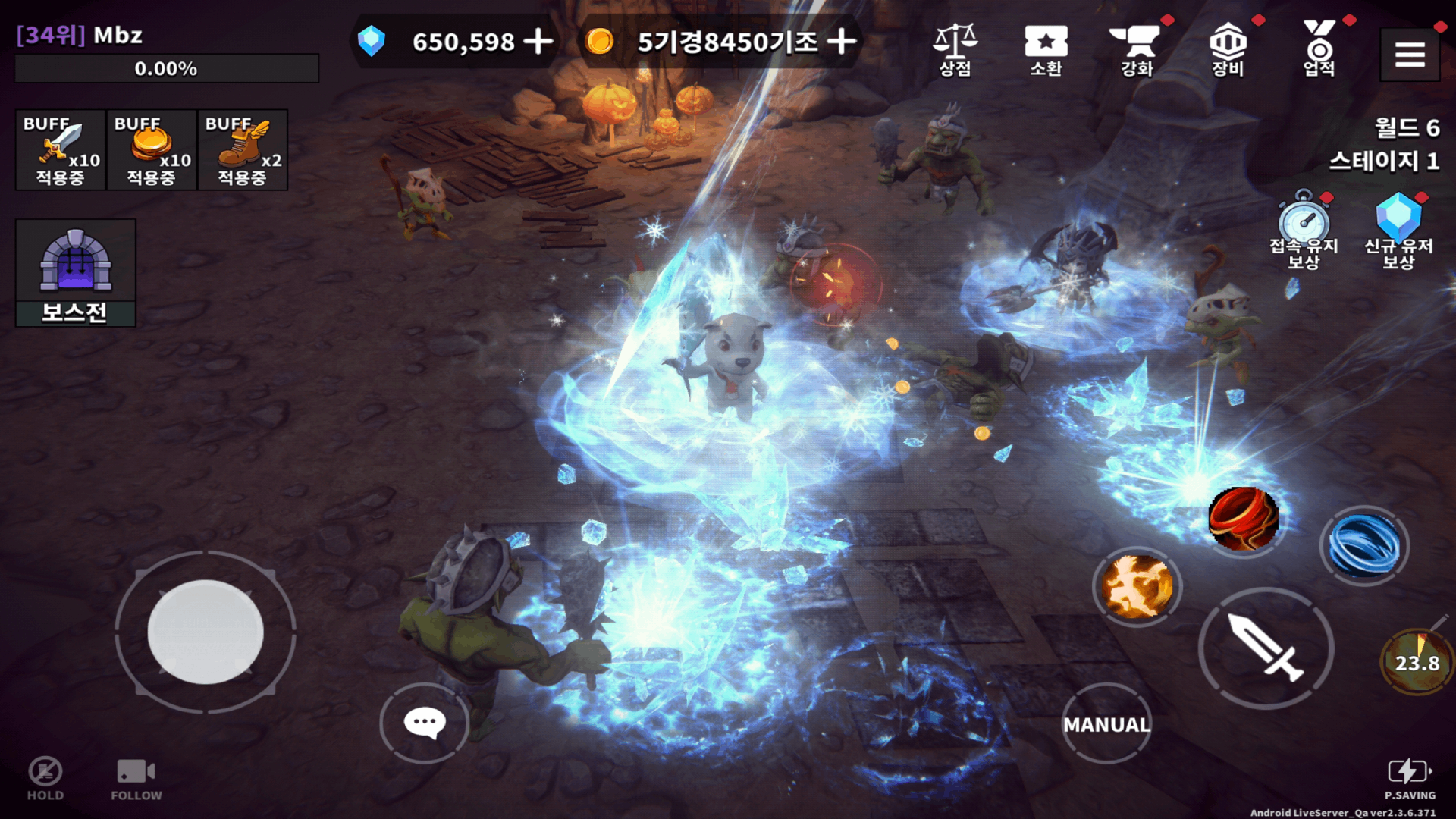Open the hamburger main menu

[x=1410, y=55]
